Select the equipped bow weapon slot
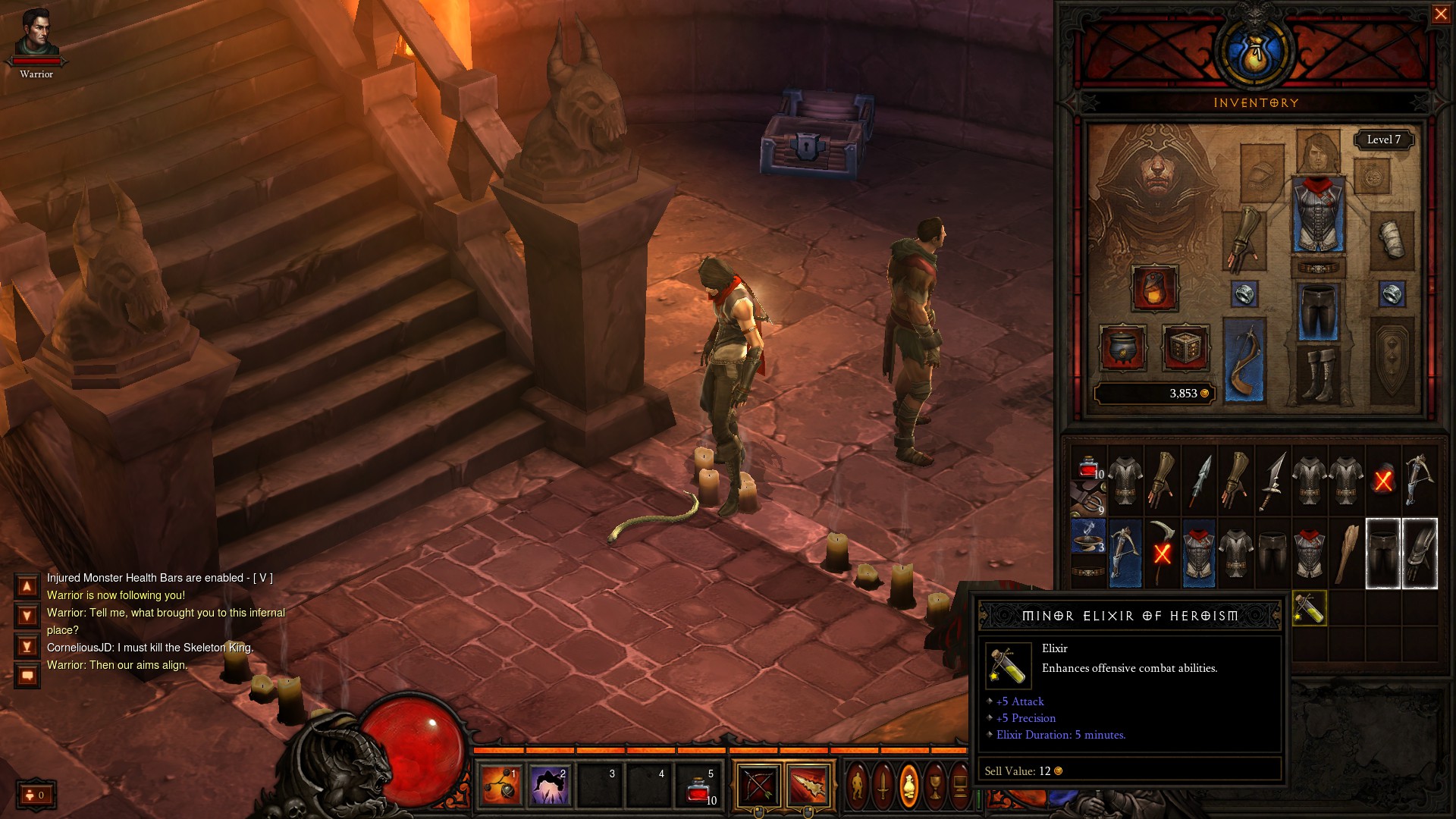The height and width of the screenshot is (819, 1456). tap(1244, 359)
